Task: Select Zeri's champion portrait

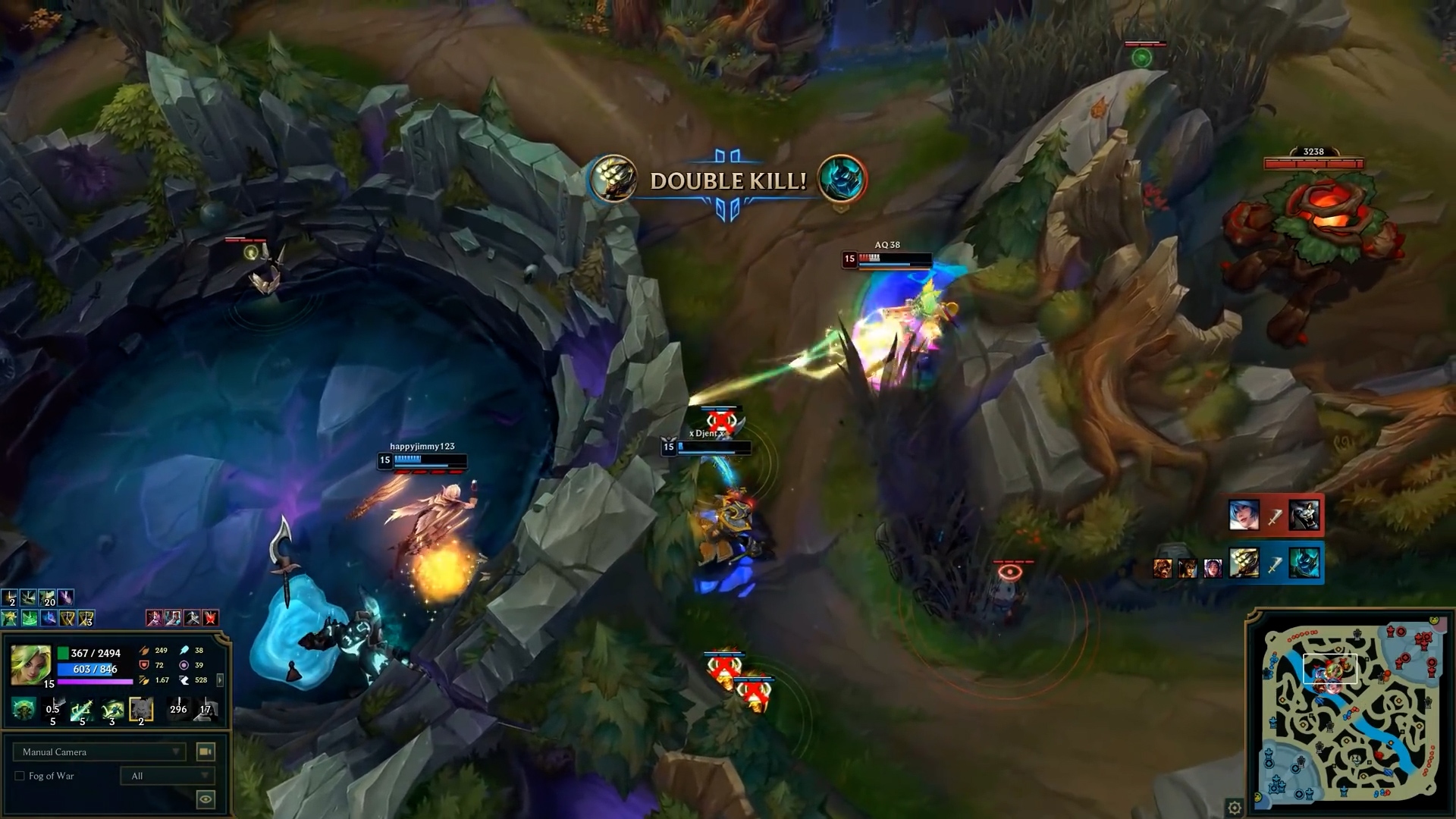Action: [x=30, y=664]
